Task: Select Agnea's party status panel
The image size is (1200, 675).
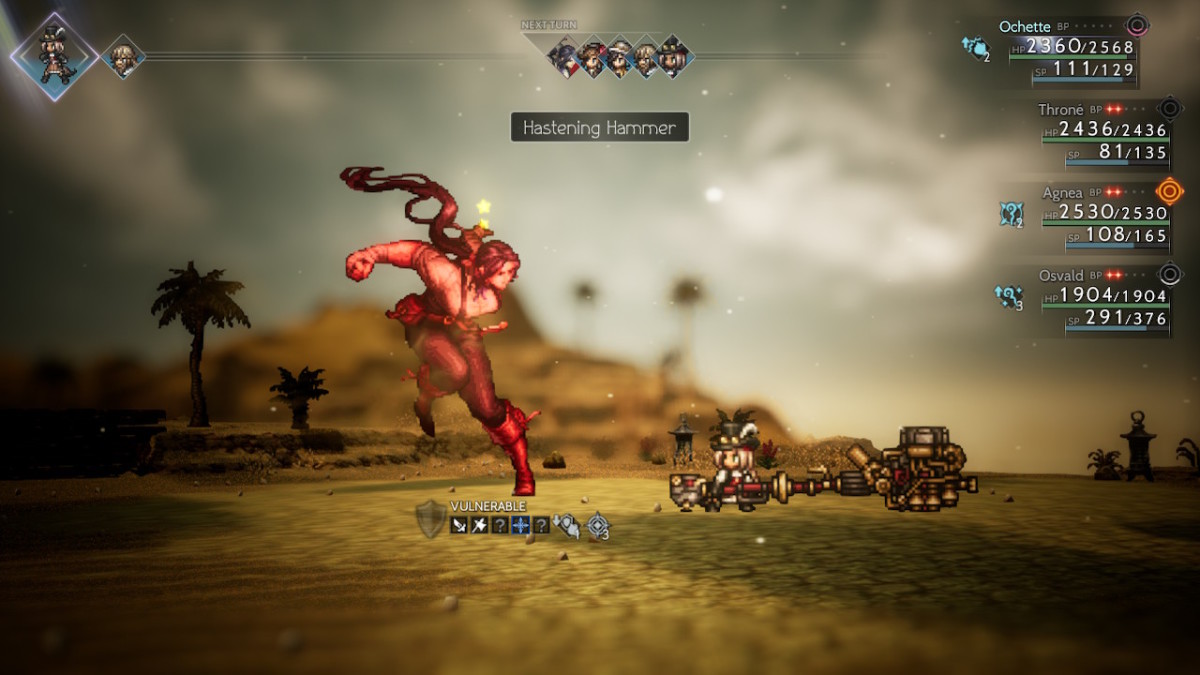Action: [1100, 214]
